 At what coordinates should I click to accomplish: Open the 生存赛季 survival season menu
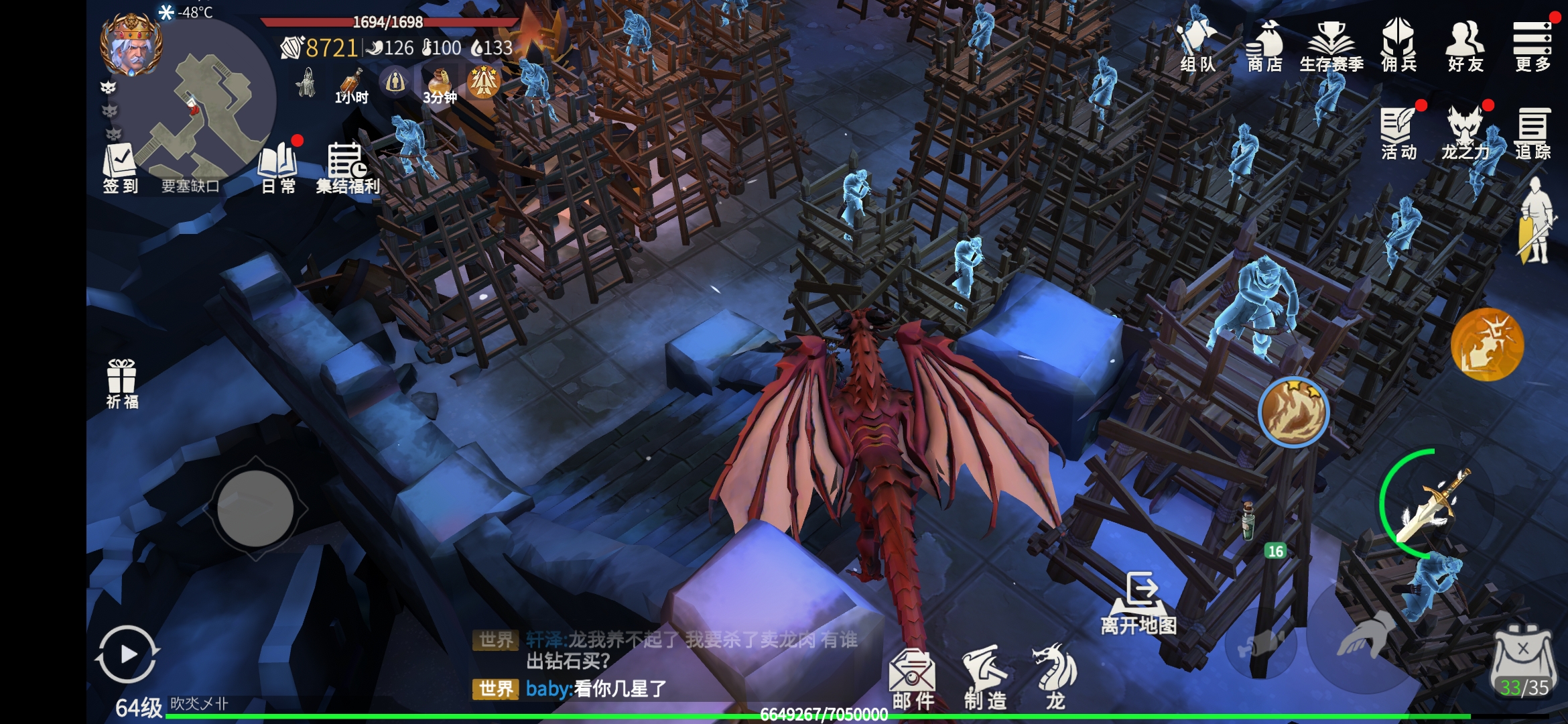1331,46
